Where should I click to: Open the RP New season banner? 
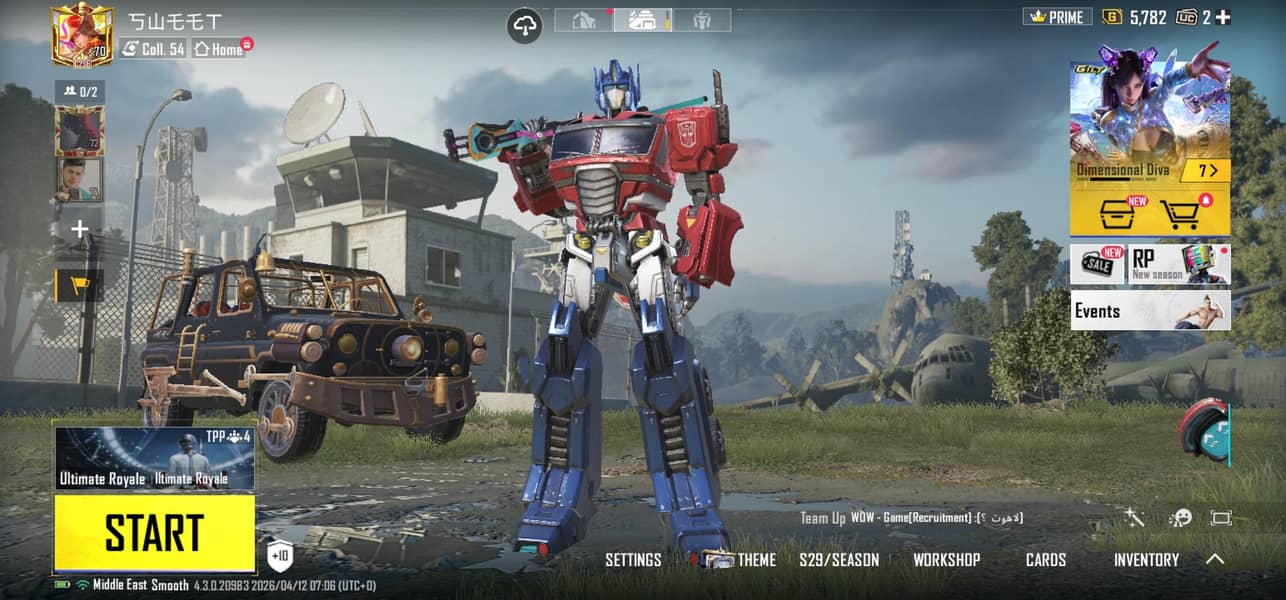pos(1179,264)
